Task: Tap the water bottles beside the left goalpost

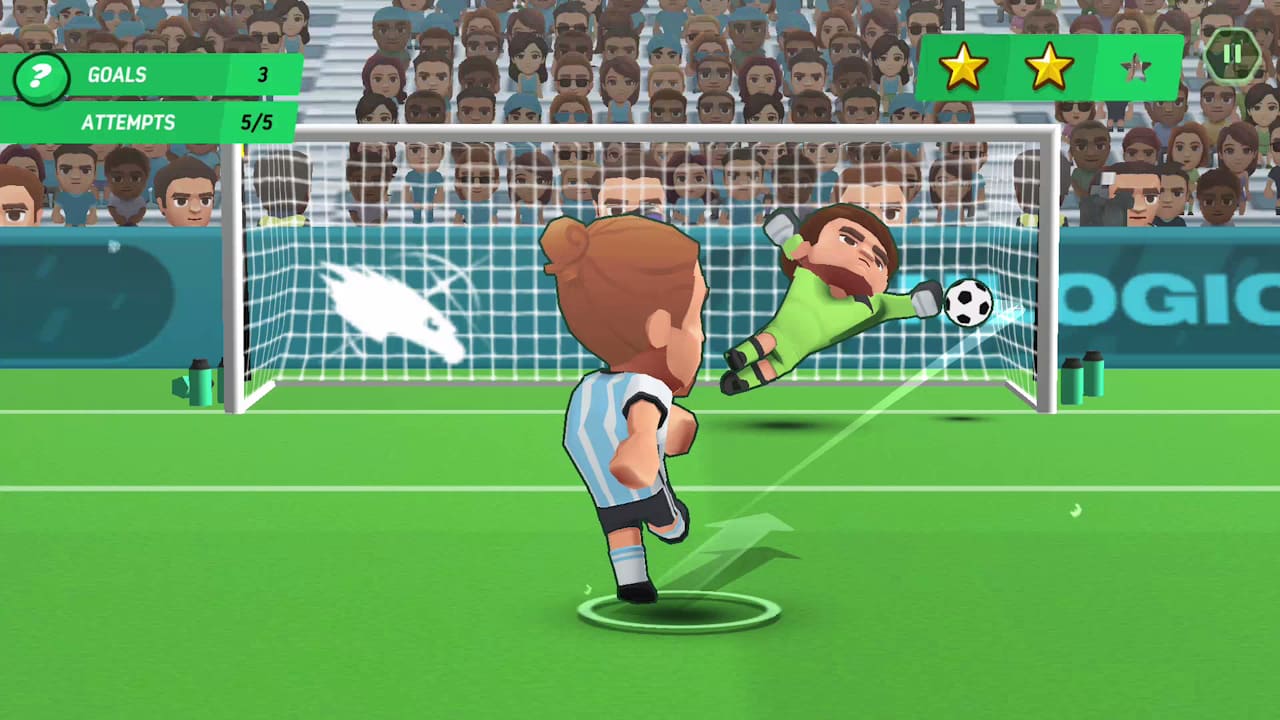Action: [200, 385]
